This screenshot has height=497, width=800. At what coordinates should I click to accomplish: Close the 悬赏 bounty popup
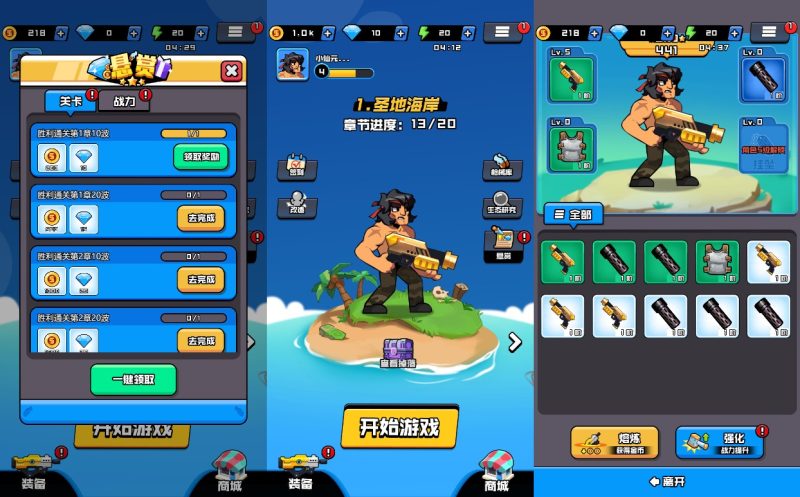pos(231,70)
